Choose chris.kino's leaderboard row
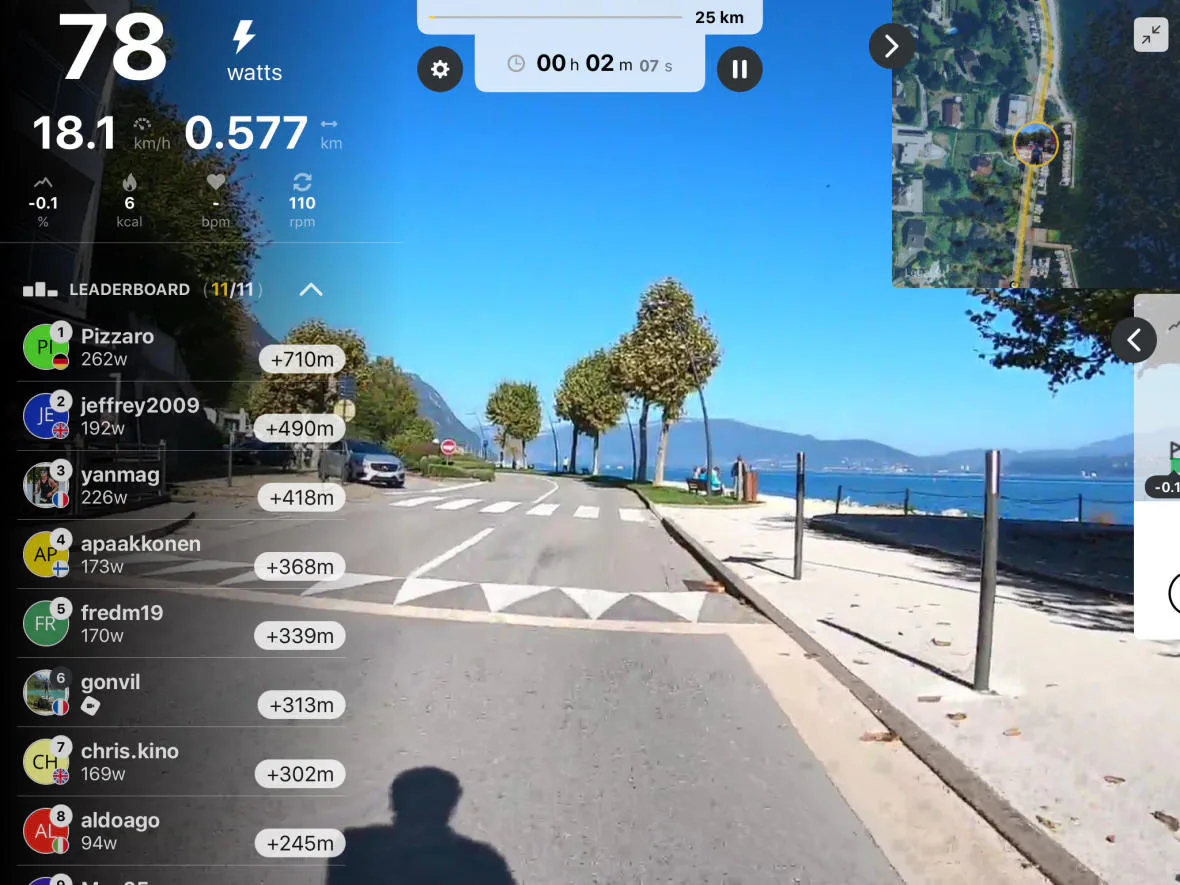Screen dimensions: 1180x885 click(x=180, y=761)
